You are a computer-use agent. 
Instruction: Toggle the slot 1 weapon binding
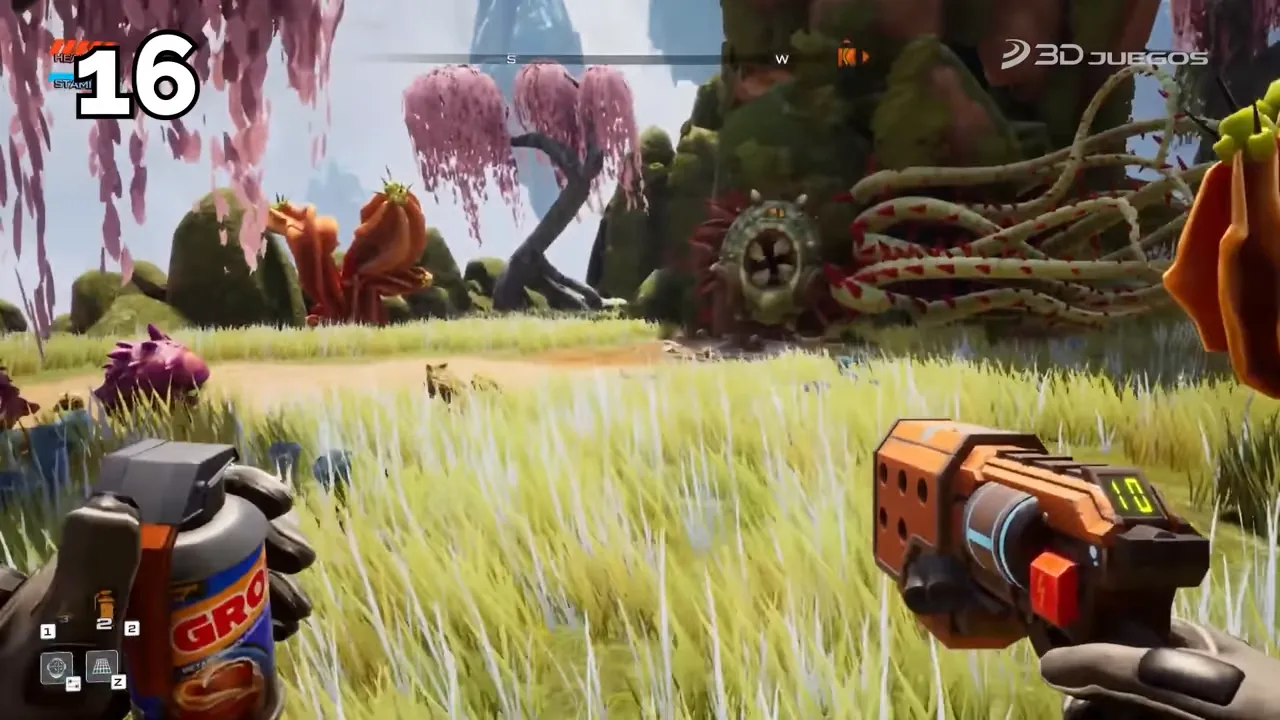[47, 631]
